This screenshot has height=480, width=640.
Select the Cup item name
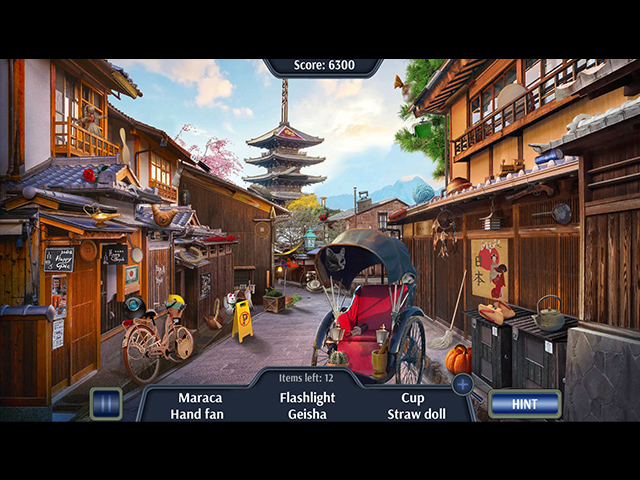point(412,397)
